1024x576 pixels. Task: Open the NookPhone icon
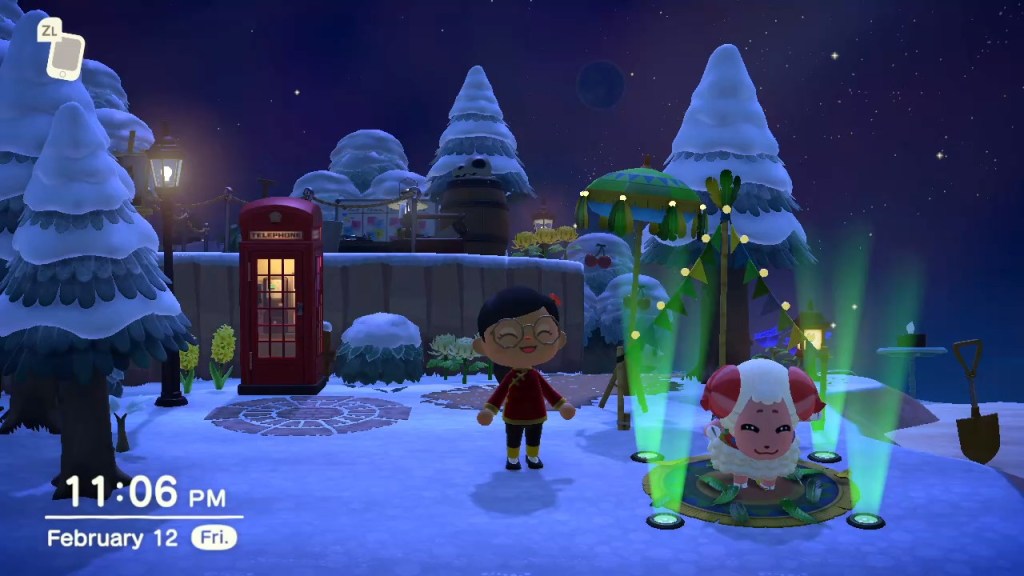tap(65, 56)
